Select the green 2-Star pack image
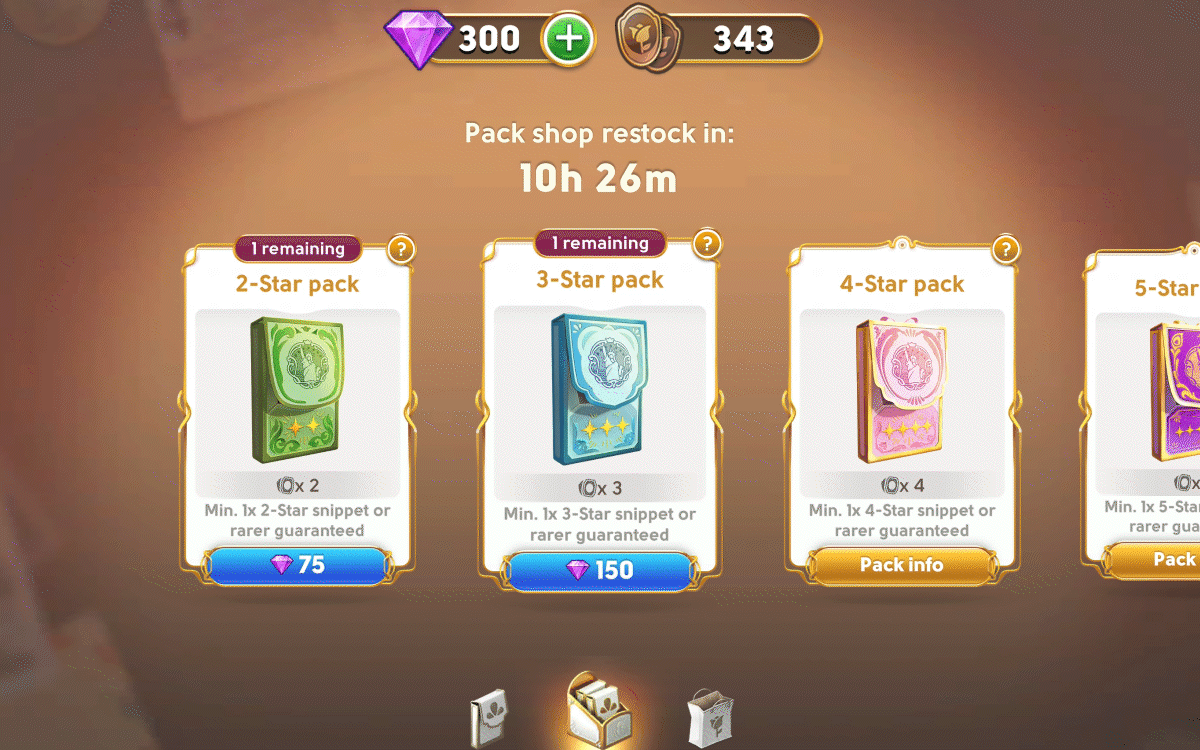This screenshot has height=750, width=1200. 297,390
